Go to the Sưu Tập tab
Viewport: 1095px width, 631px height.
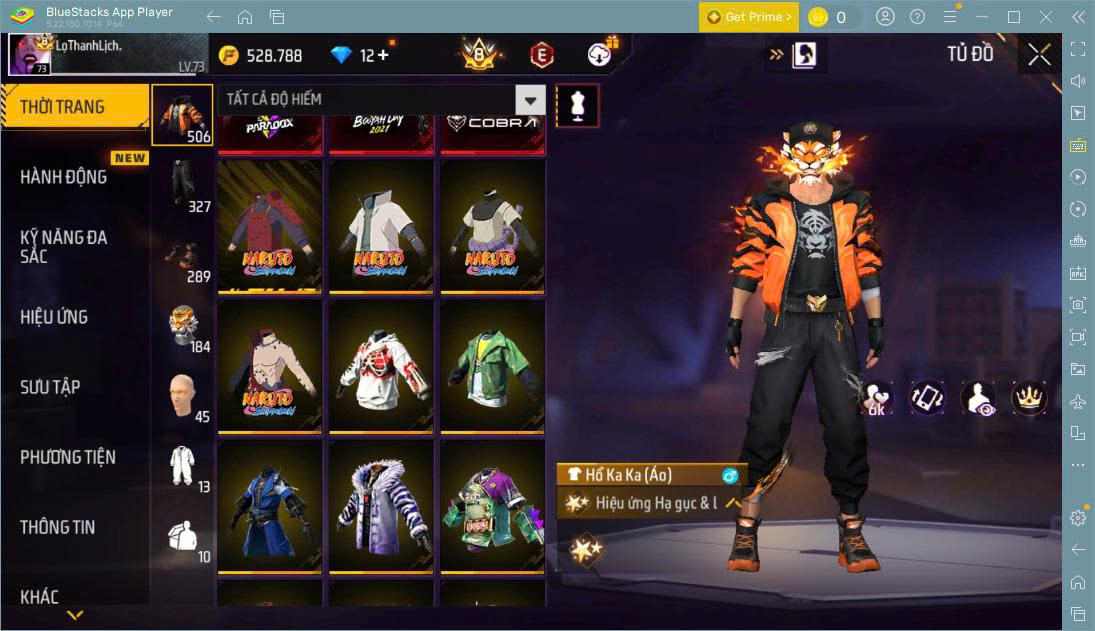50,387
